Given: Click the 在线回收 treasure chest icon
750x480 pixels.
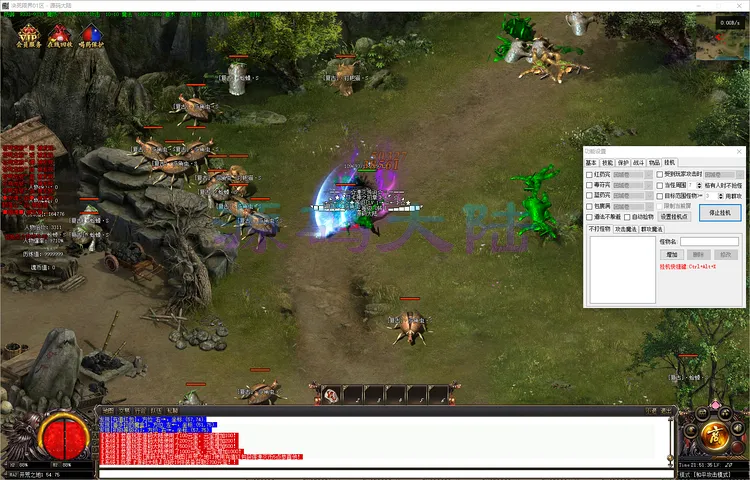Looking at the screenshot, I should pos(60,37).
